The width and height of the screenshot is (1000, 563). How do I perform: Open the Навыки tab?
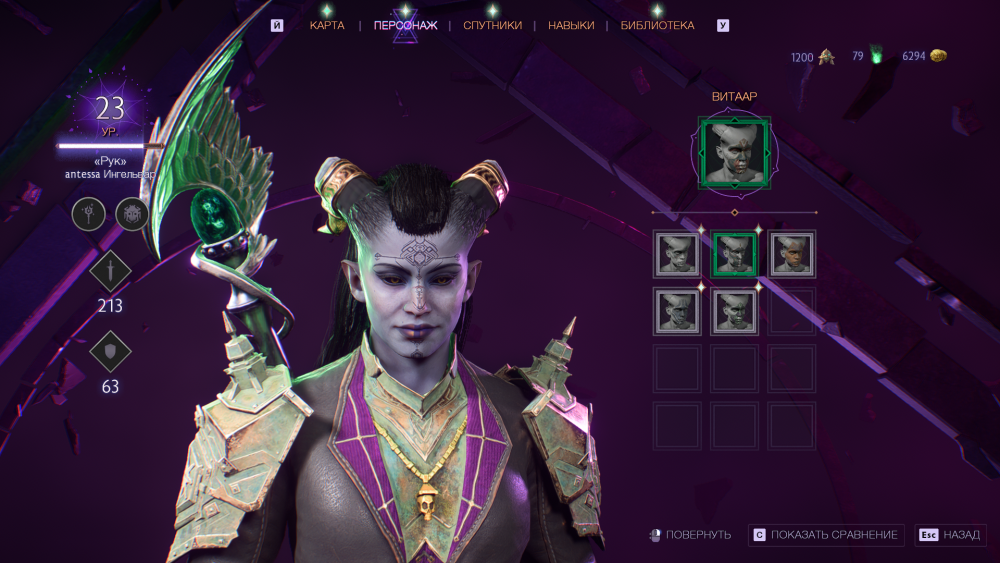pyautogui.click(x=571, y=25)
